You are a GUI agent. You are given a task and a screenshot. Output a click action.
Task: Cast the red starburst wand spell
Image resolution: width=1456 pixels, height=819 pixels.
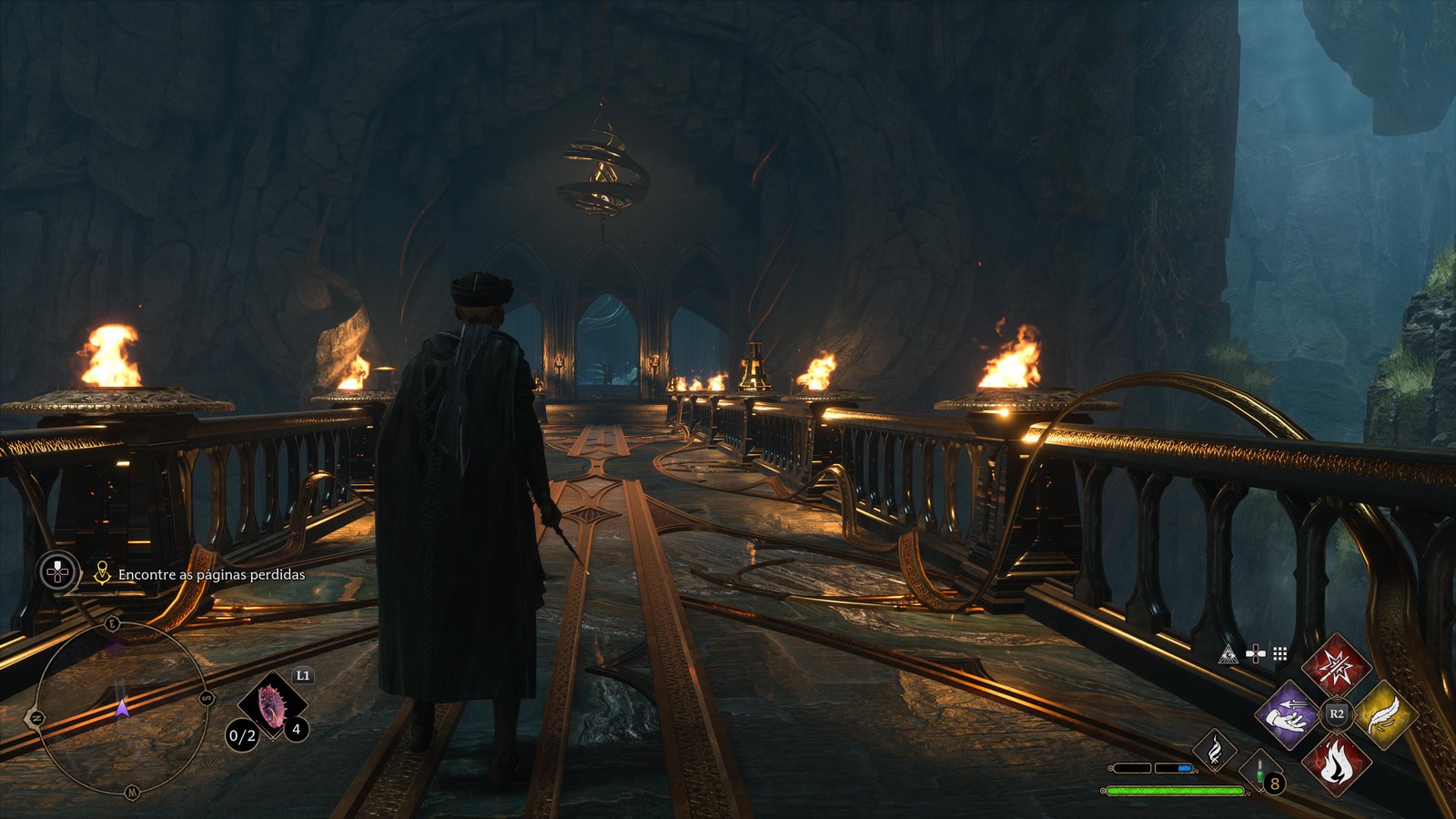coord(1336,665)
